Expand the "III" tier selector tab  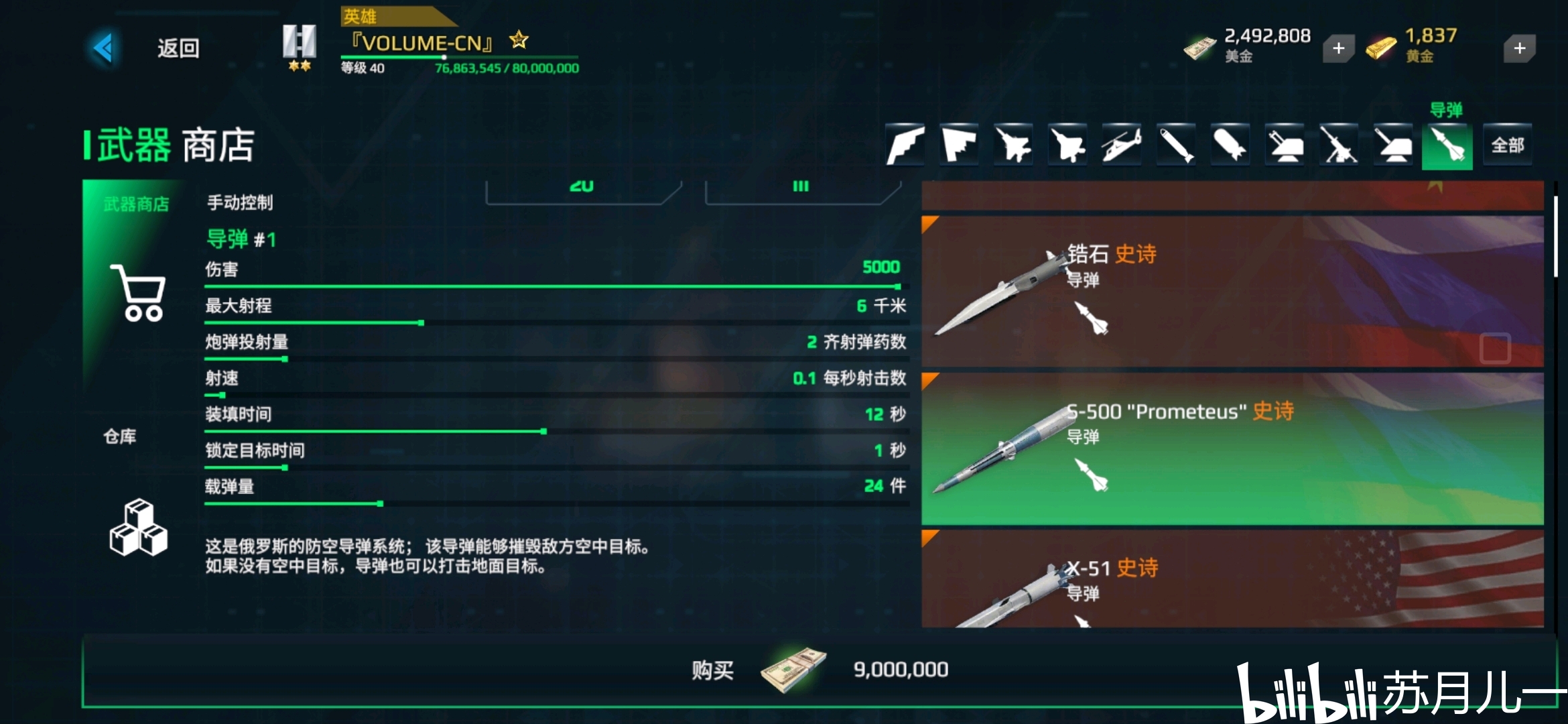[801, 186]
